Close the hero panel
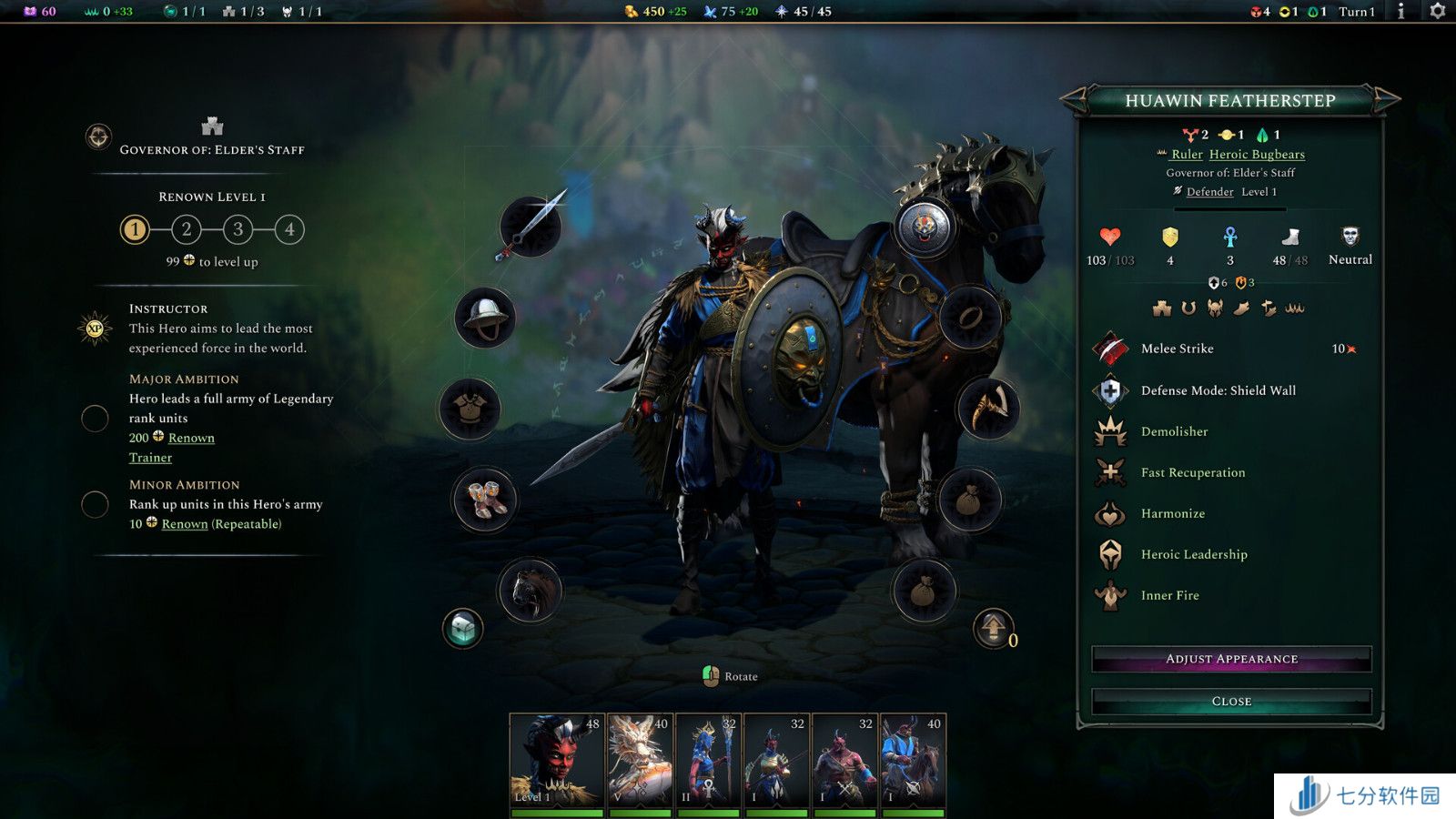Screen dimensions: 1456x819 click(x=1231, y=701)
